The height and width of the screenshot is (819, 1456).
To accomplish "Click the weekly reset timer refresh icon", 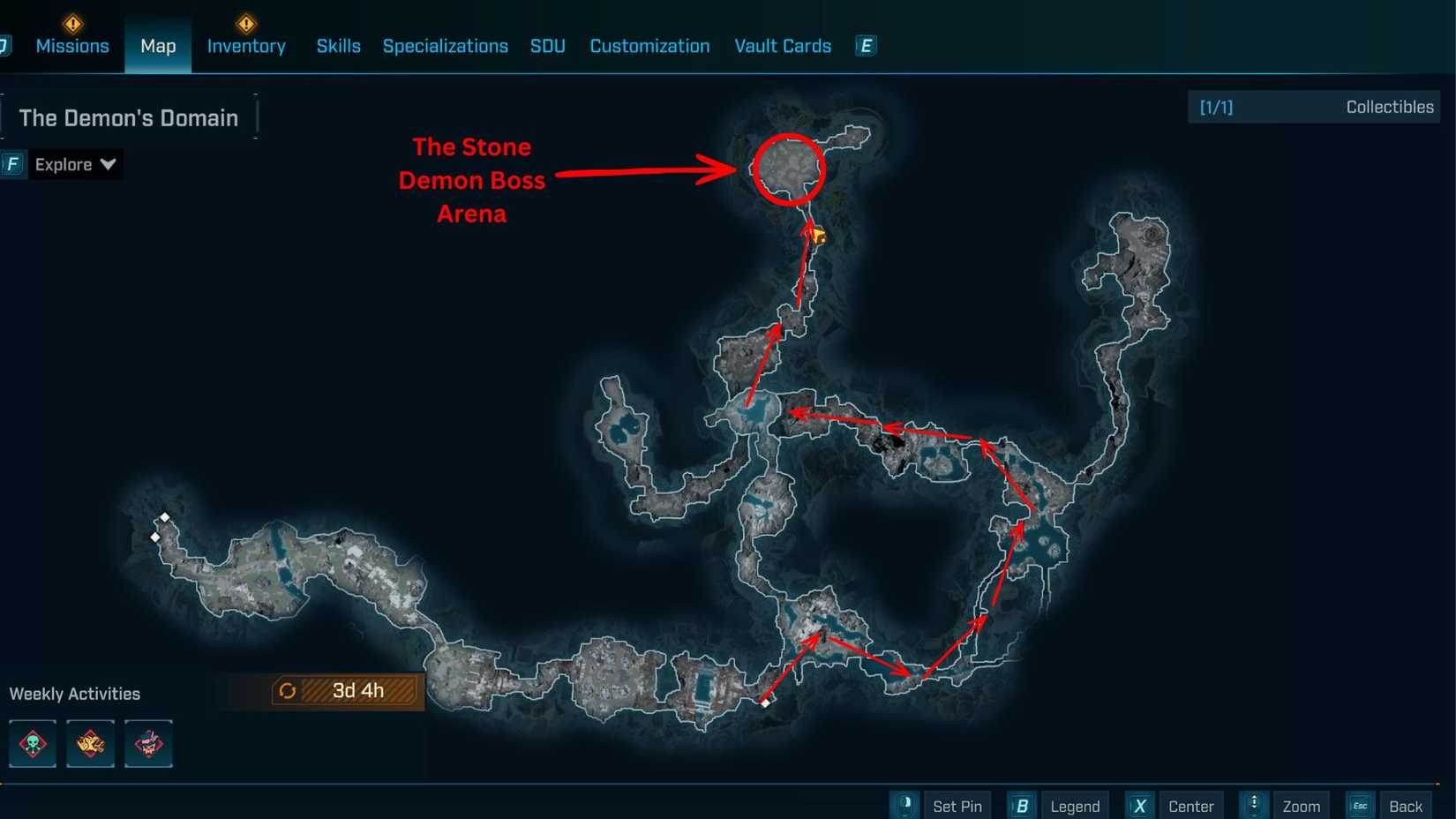I will (288, 690).
